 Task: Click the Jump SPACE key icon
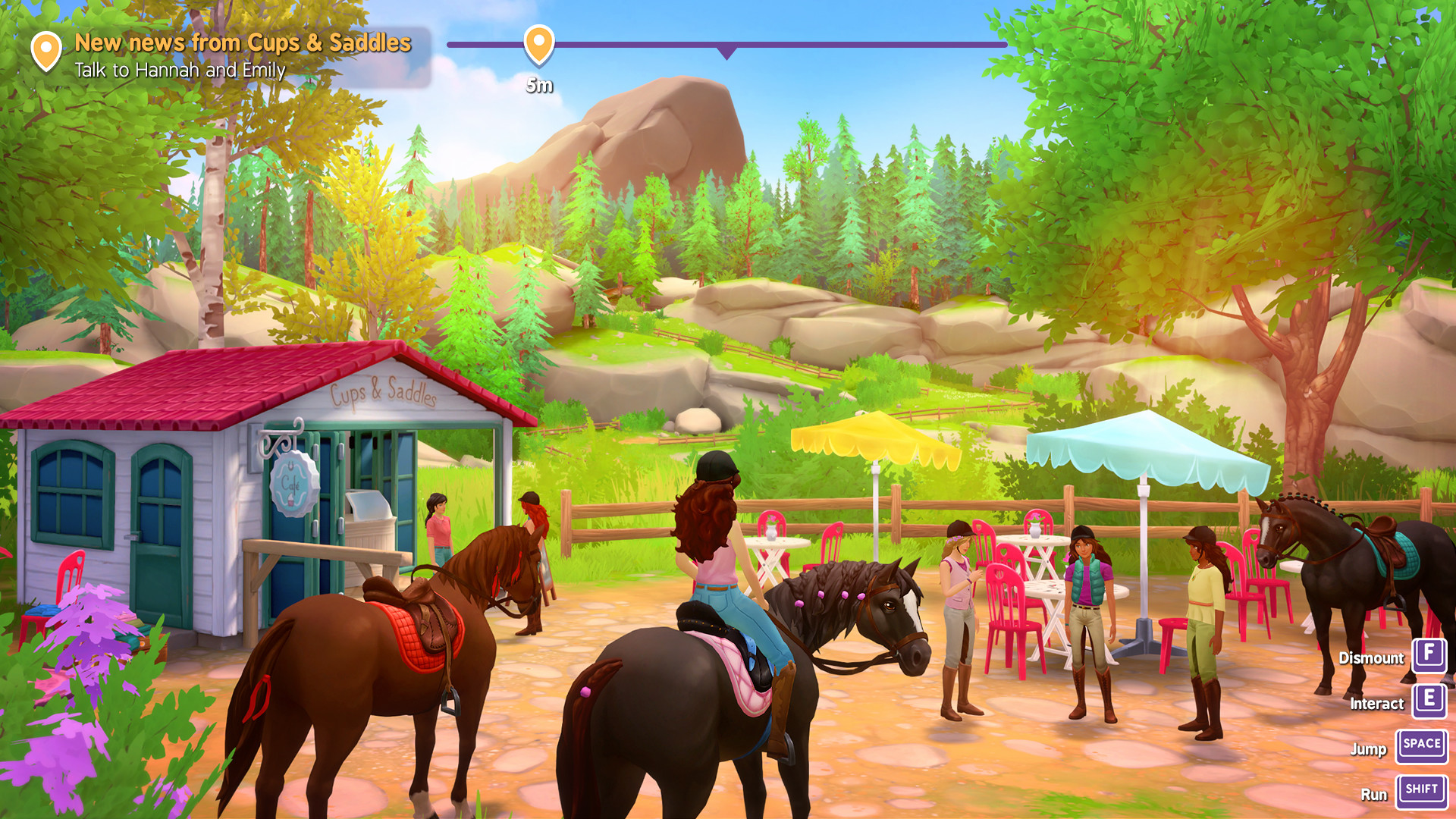[x=1421, y=747]
